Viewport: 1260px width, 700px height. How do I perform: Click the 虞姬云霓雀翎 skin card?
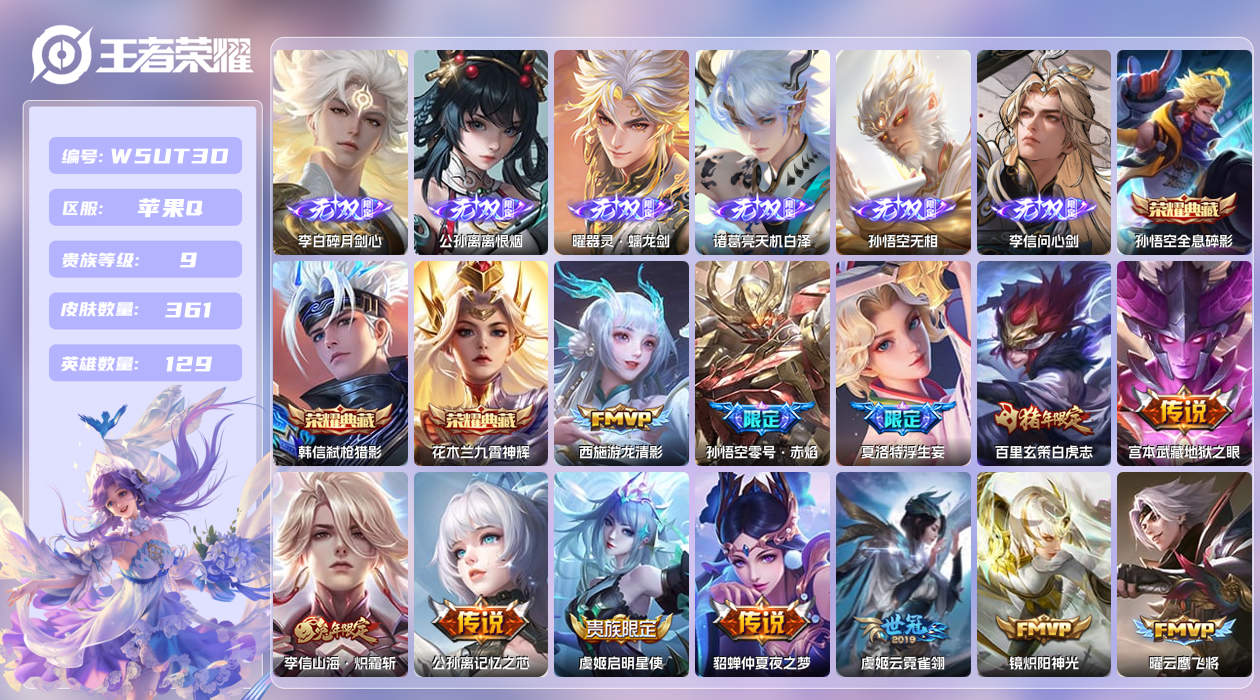(903, 574)
